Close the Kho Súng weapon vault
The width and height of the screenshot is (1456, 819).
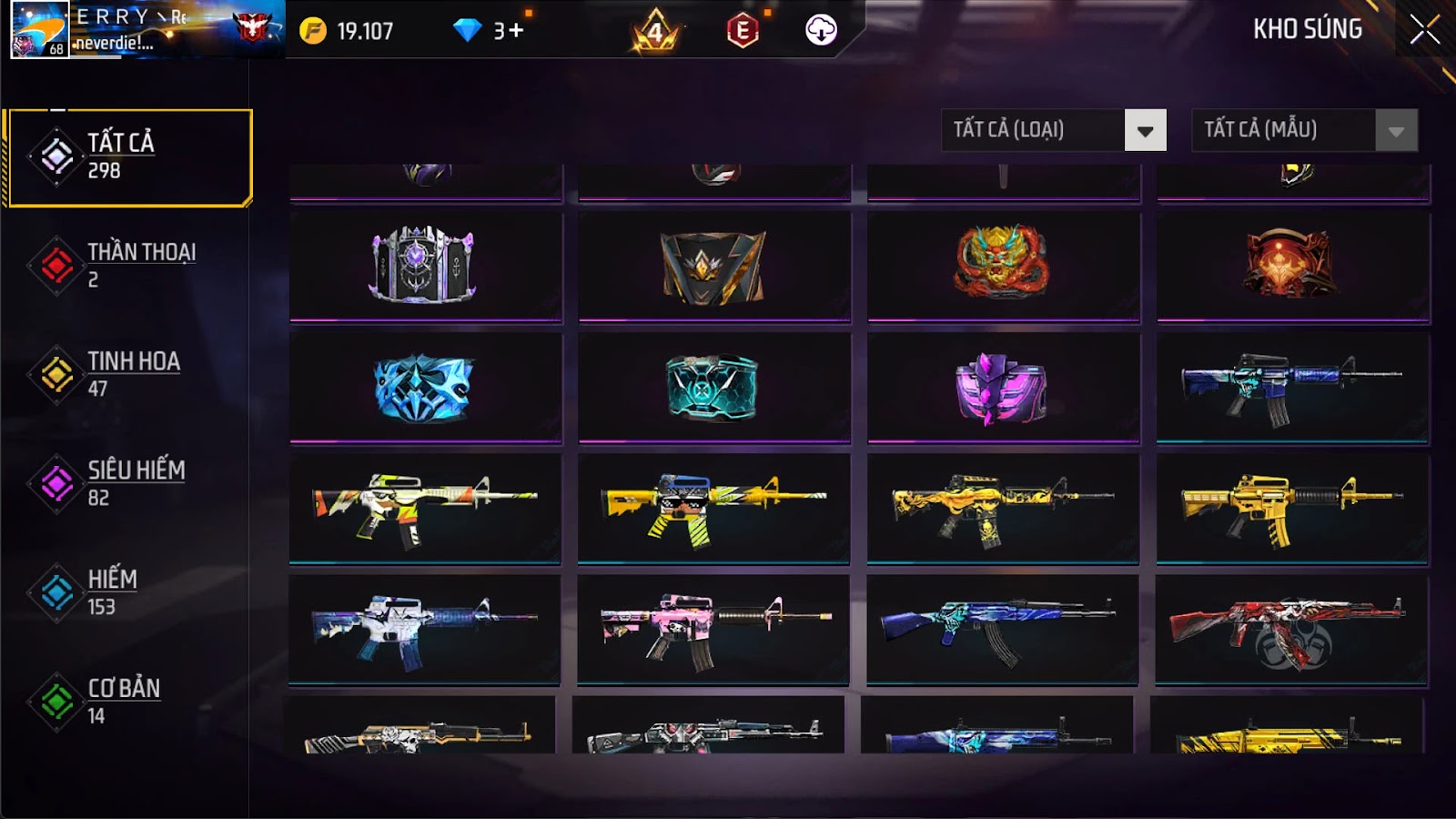pyautogui.click(x=1424, y=30)
